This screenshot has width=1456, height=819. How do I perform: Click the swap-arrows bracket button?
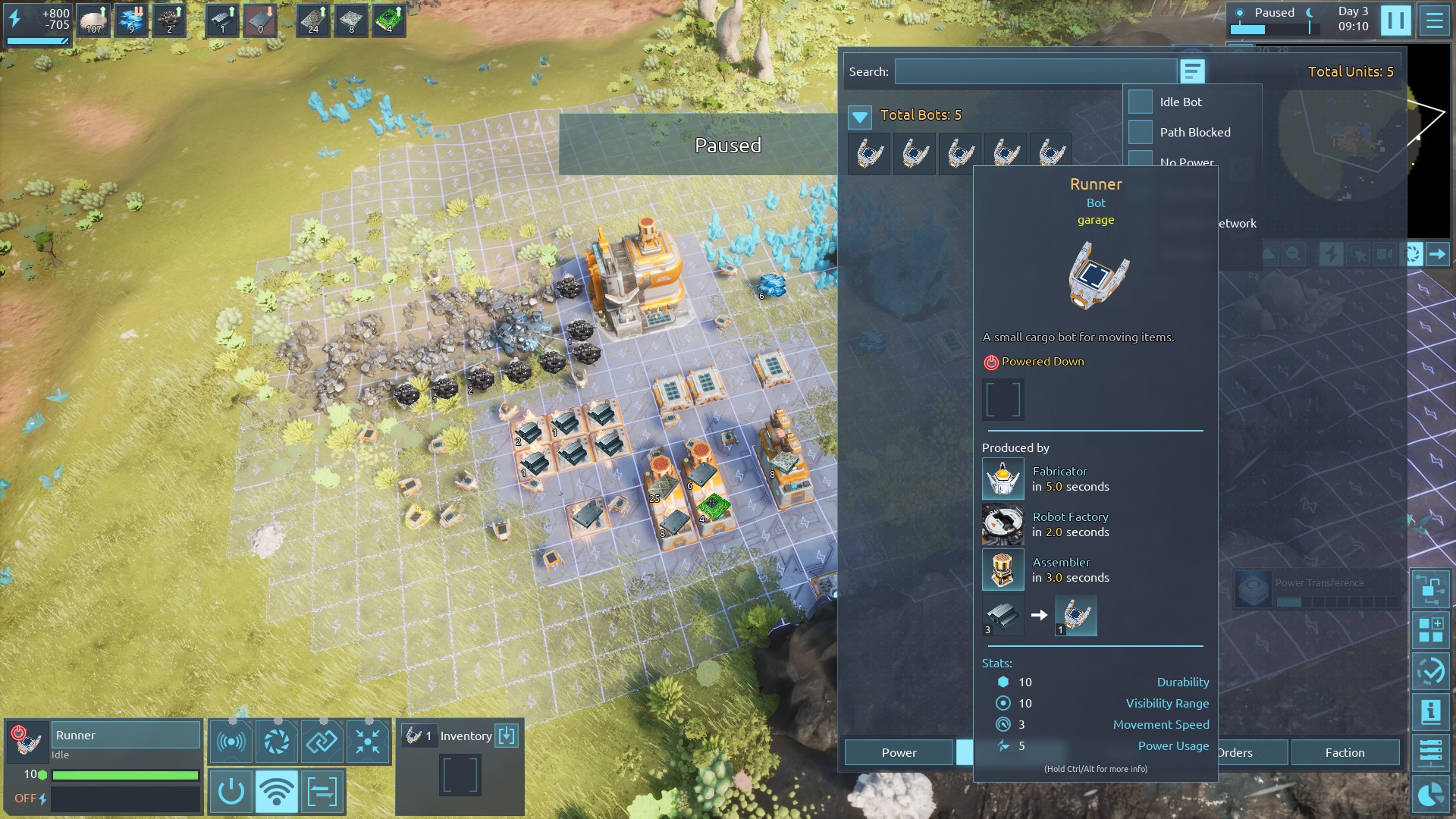click(x=322, y=792)
